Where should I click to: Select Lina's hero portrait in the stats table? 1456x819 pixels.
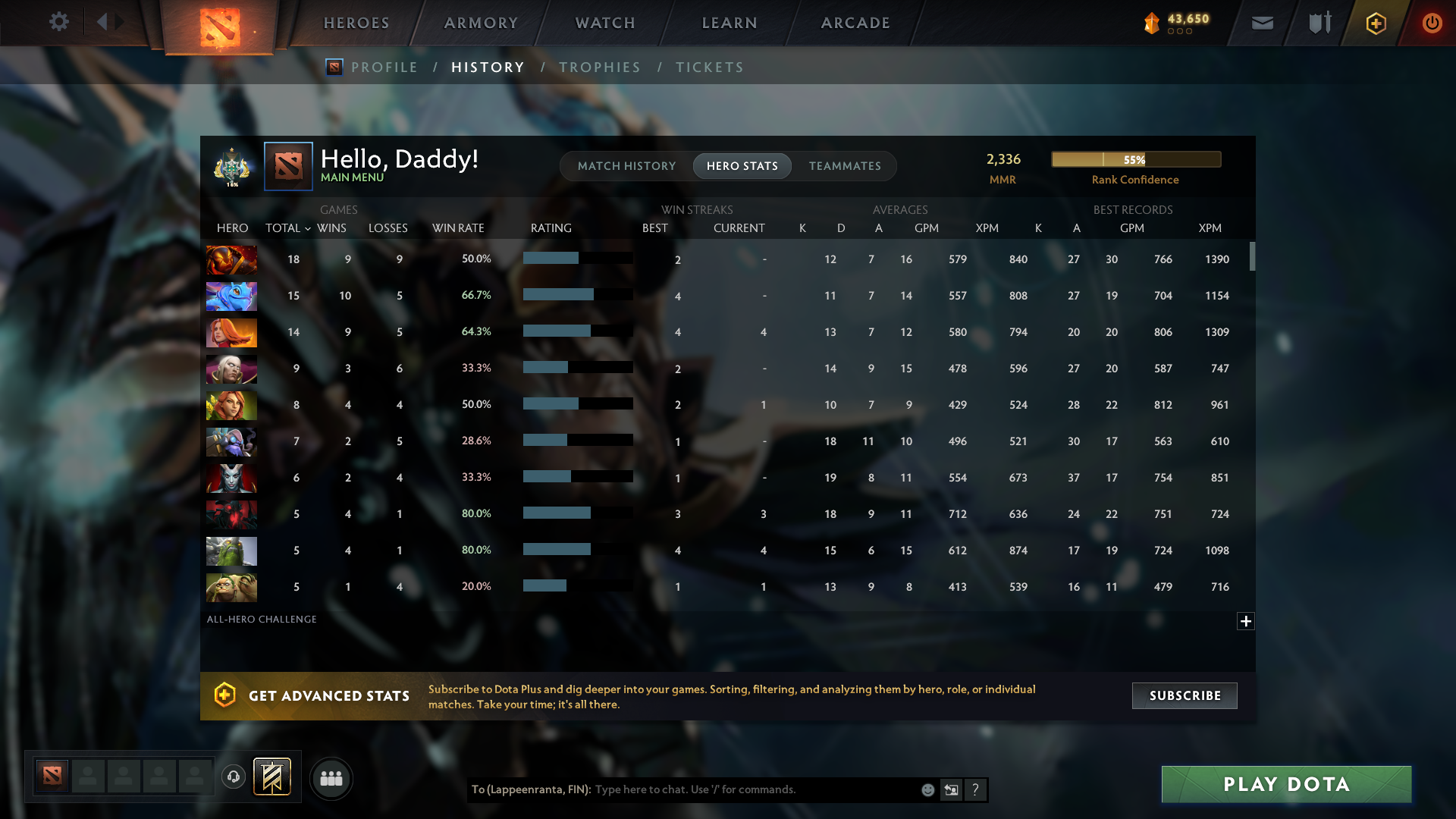tap(231, 332)
